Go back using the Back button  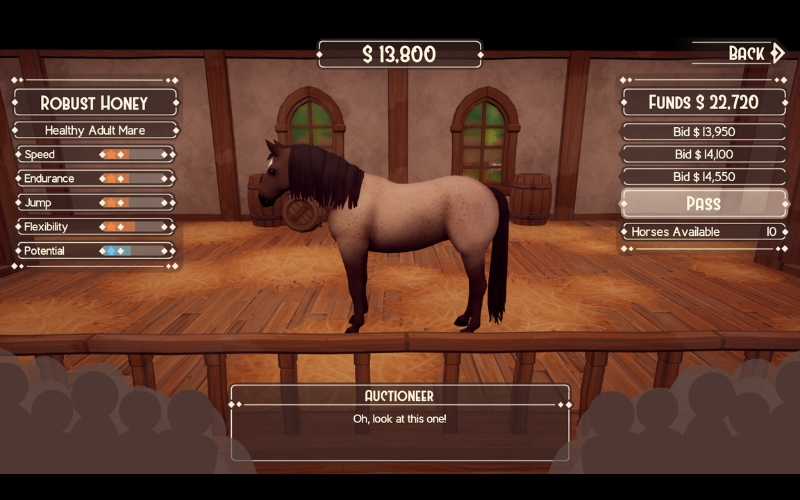coord(753,54)
